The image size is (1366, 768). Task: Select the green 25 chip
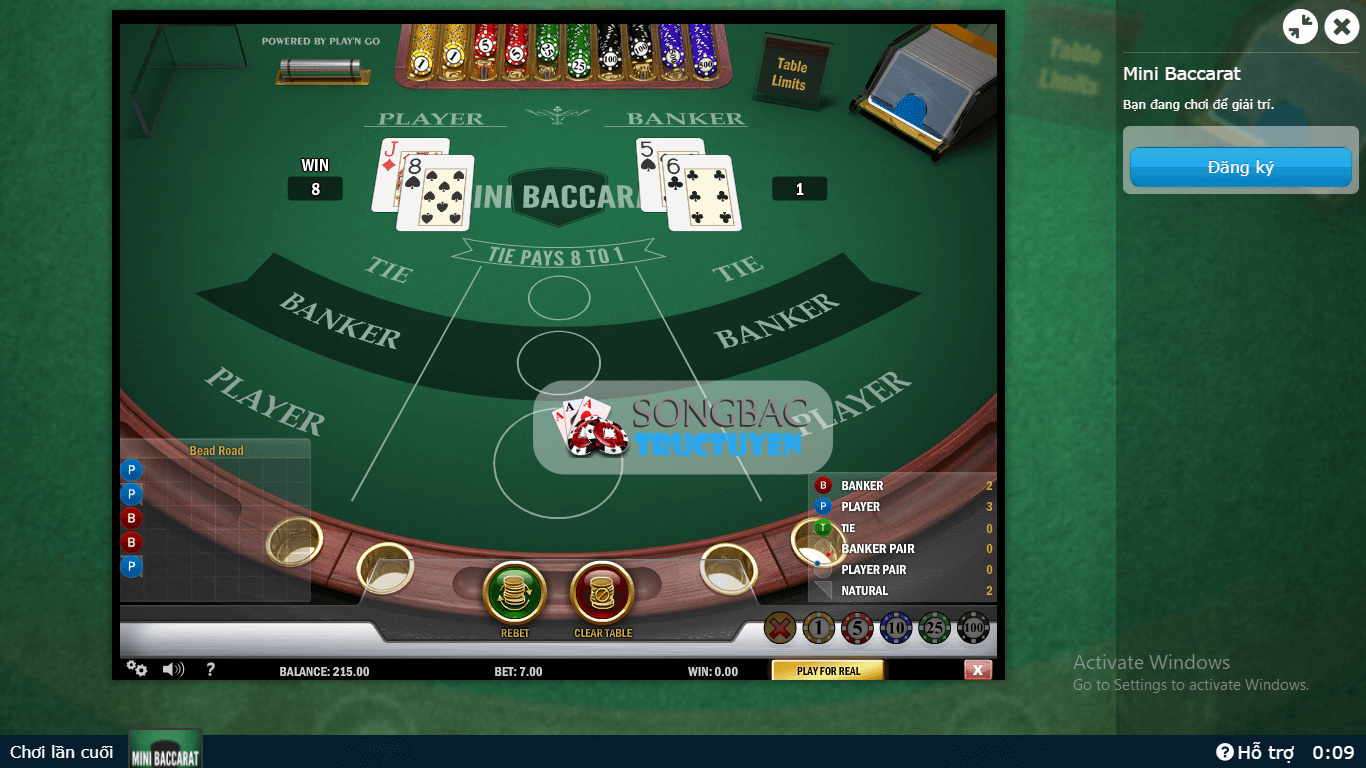(935, 628)
